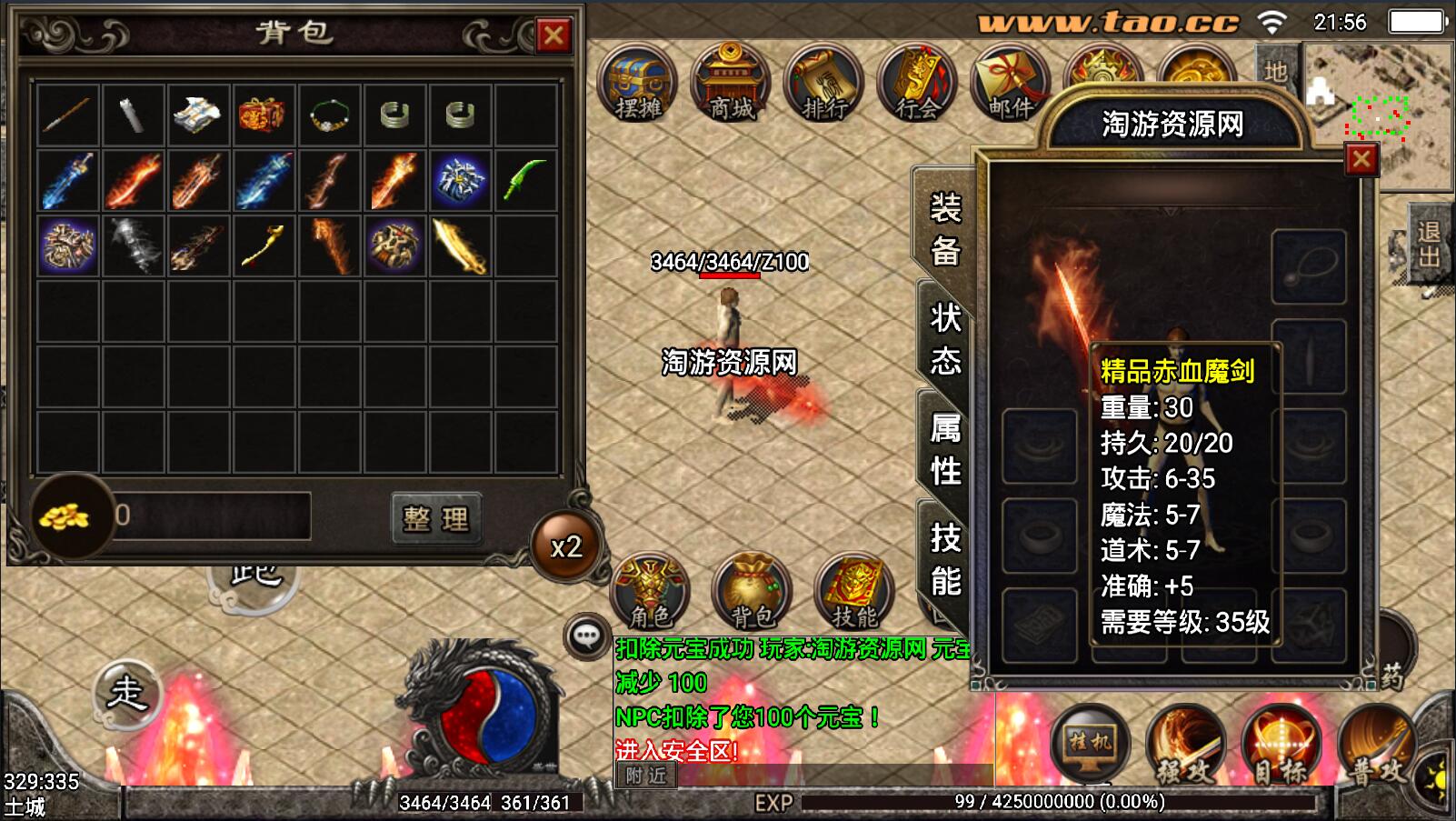Open the 行会 guild panel

pyautogui.click(x=917, y=84)
